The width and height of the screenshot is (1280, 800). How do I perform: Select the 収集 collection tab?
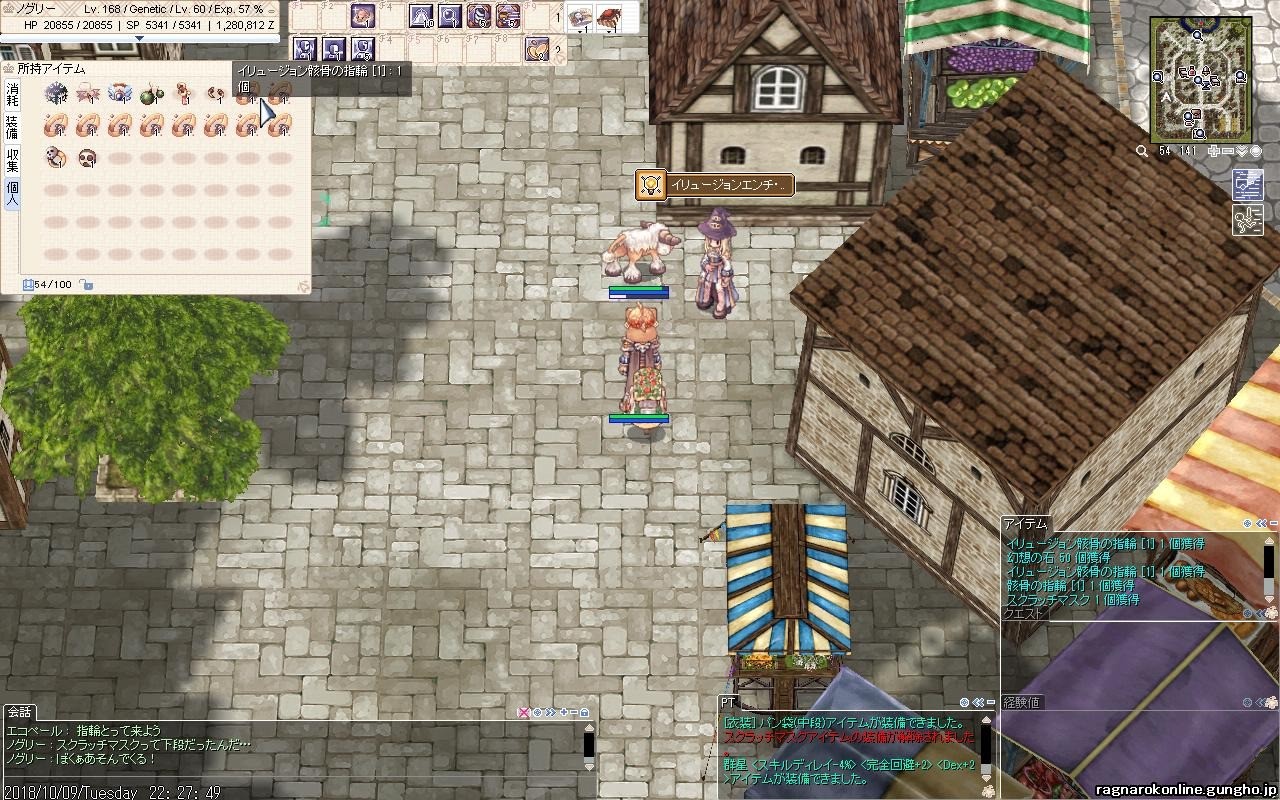point(12,160)
